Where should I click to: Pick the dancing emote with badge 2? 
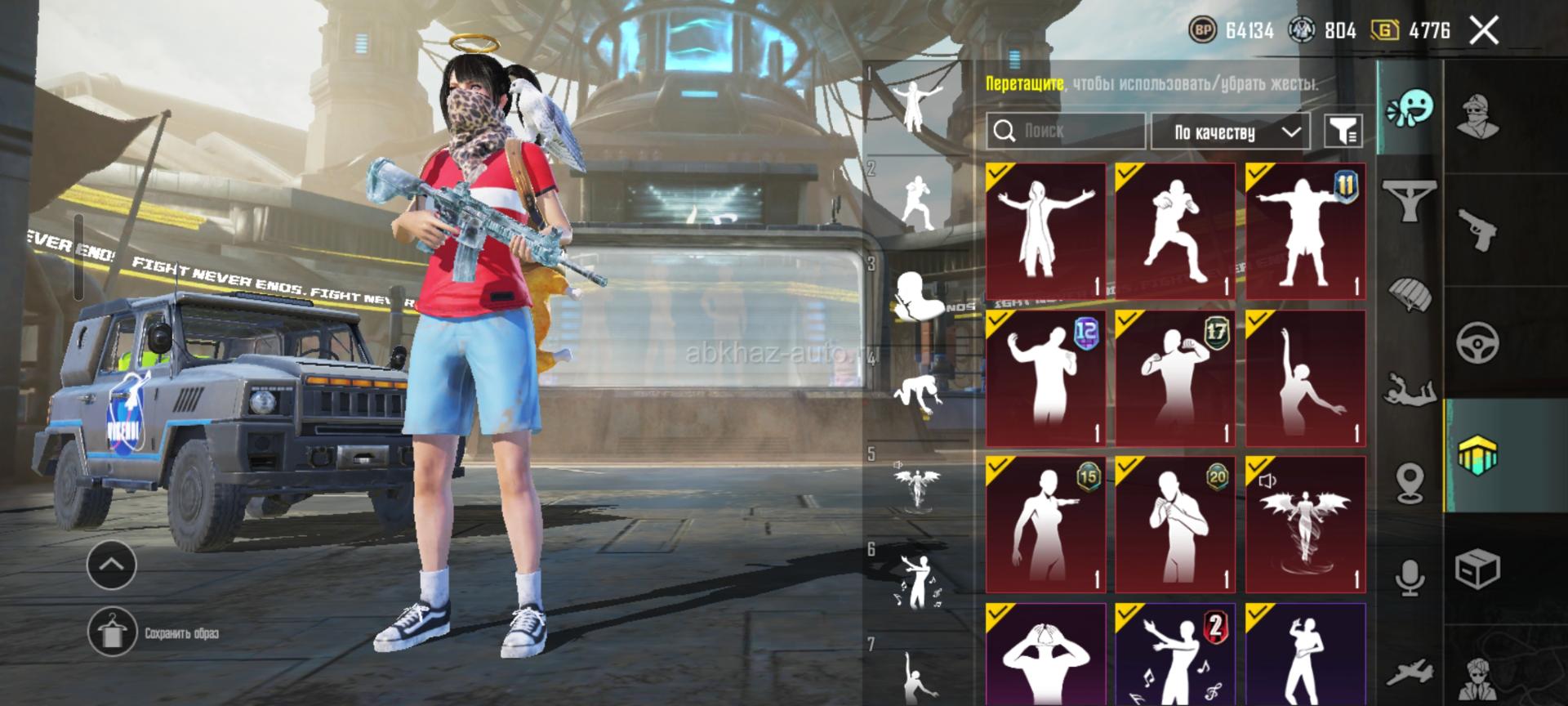tap(1175, 655)
